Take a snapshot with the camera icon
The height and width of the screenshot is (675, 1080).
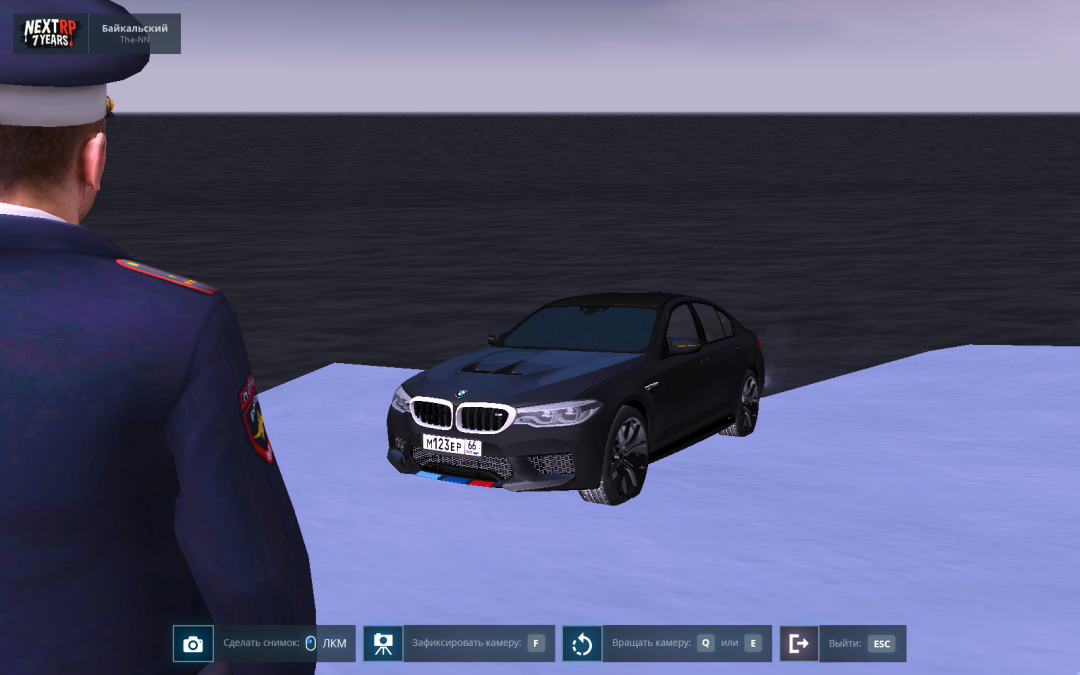[x=193, y=644]
